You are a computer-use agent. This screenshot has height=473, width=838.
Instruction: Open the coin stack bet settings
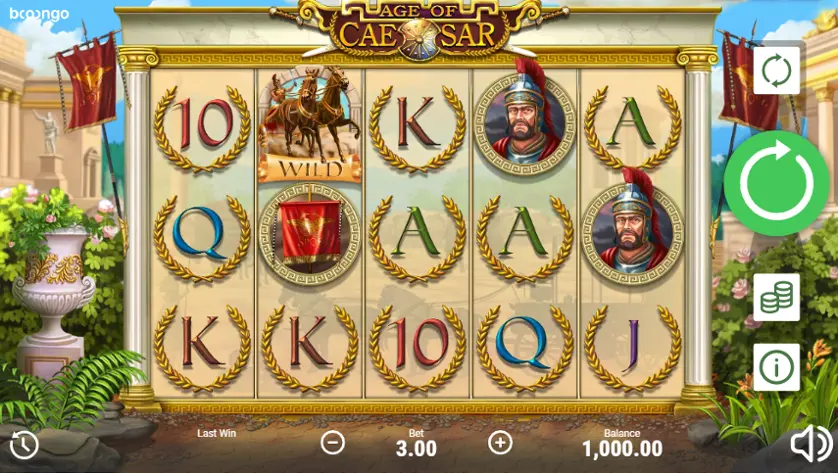pos(776,297)
